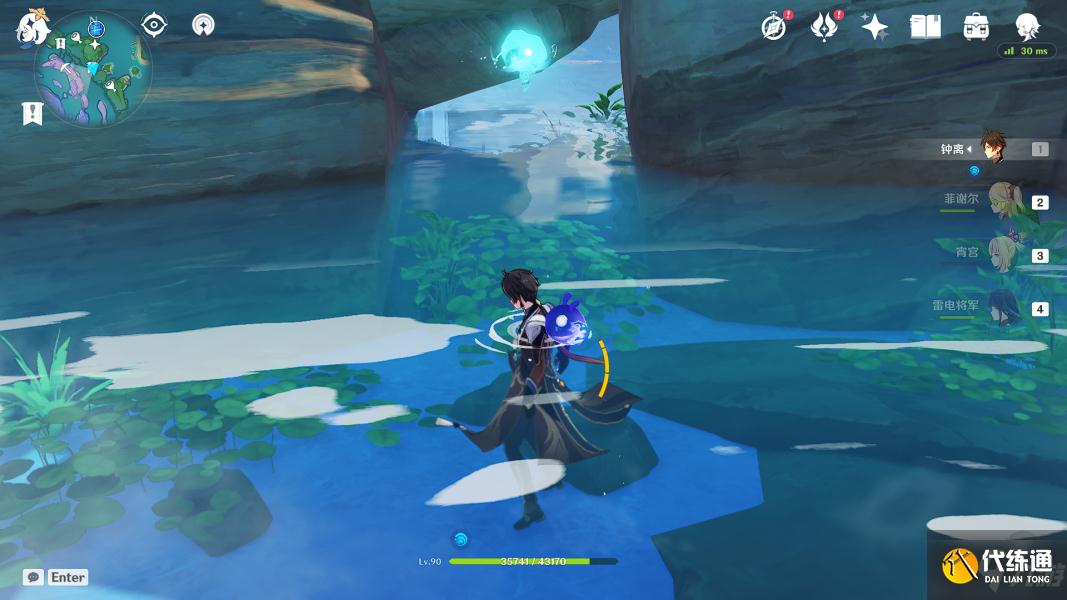Open the compass events icon
Screen dimensions: 1067x600
click(x=774, y=27)
